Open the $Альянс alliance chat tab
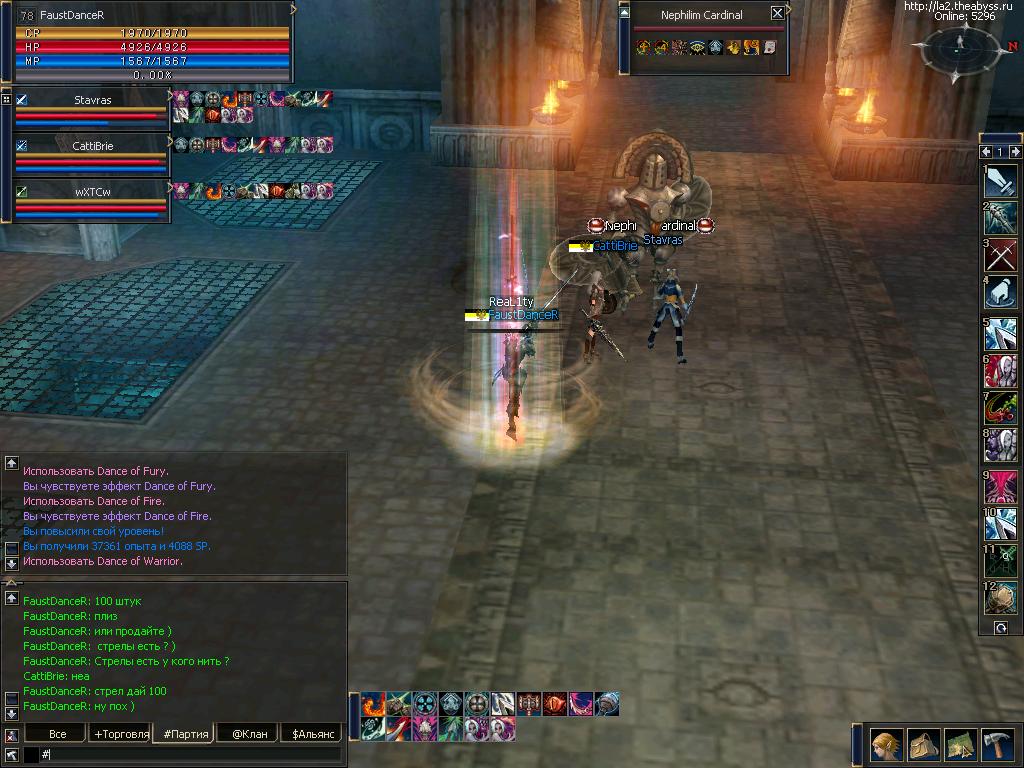Screen dimensions: 1024x768 [311, 734]
